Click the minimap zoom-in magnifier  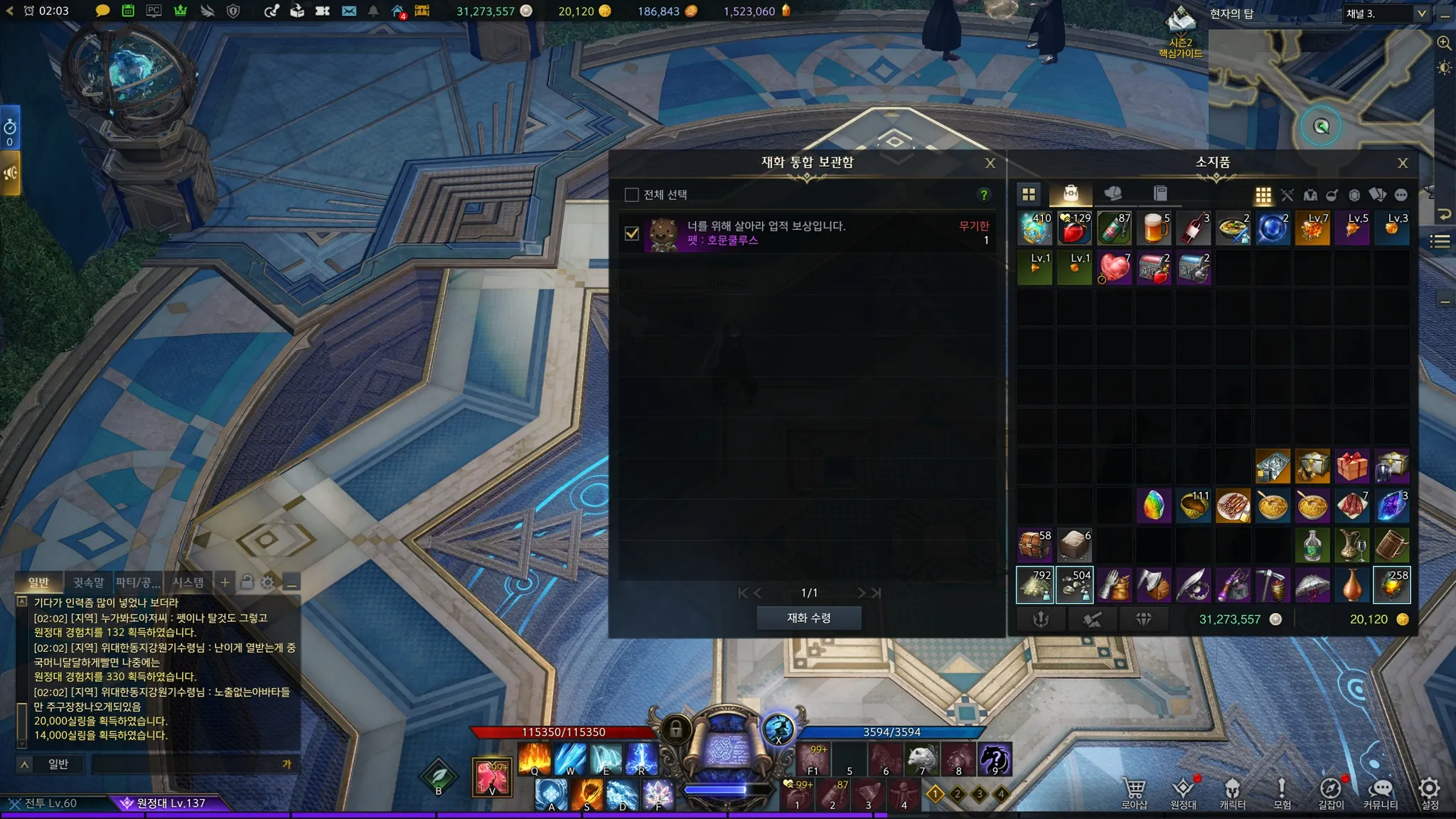pos(1444,43)
